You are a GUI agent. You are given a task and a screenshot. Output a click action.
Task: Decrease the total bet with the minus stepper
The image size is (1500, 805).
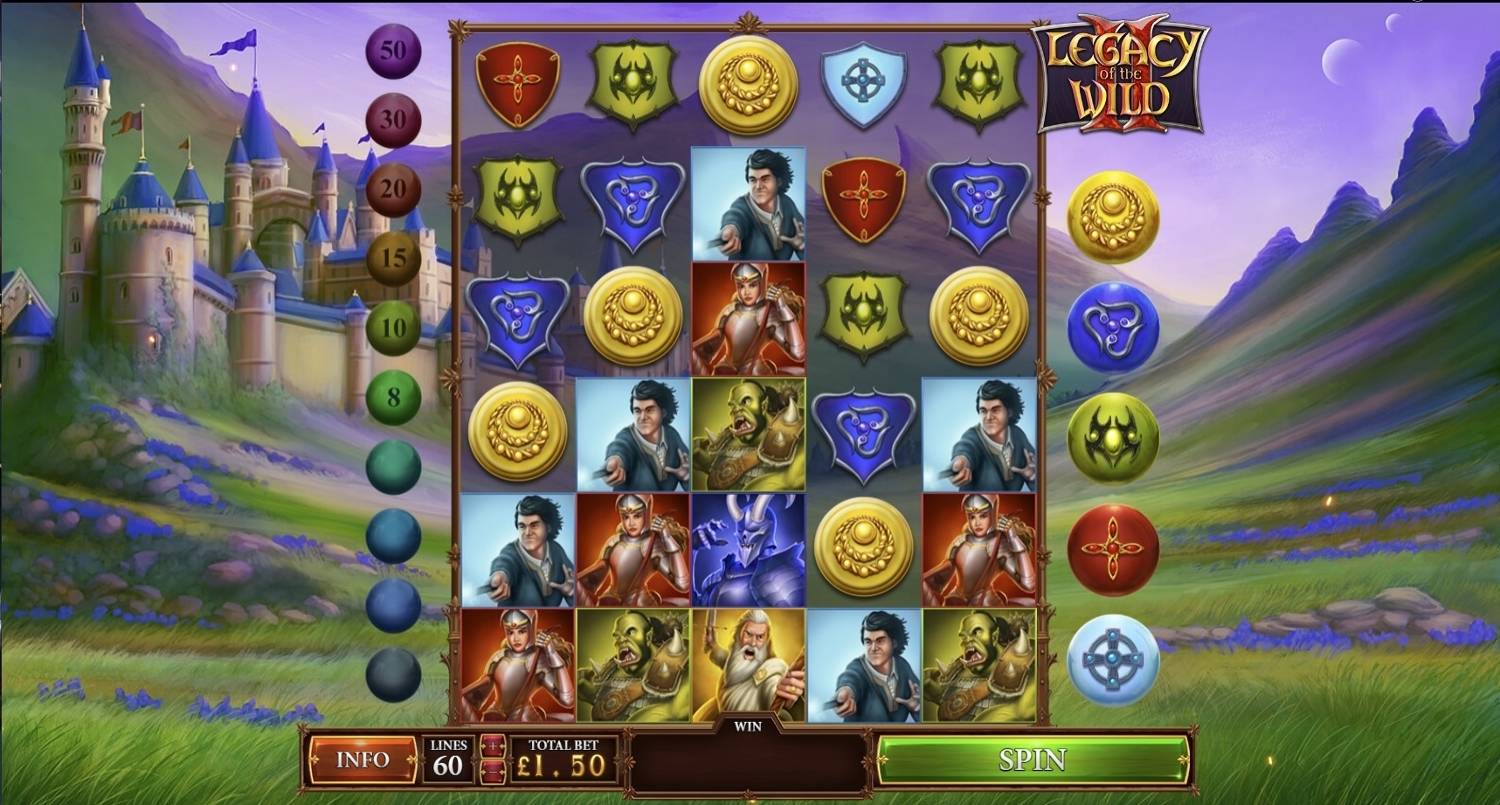(x=492, y=772)
